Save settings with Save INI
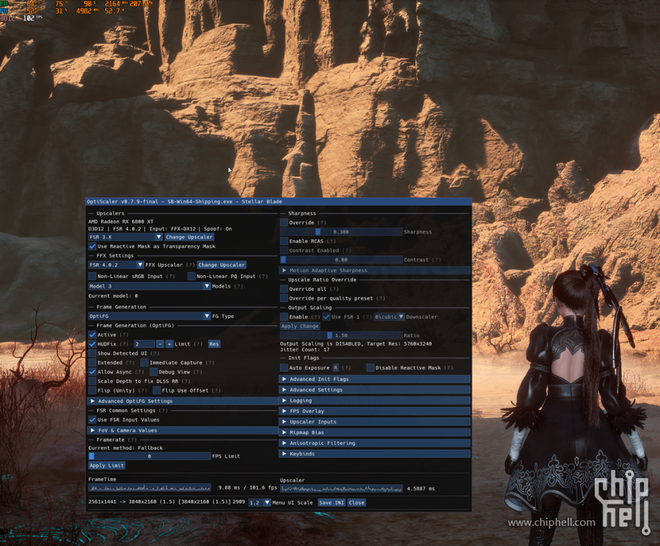Screen dimensions: 660x546 [x=331, y=503]
